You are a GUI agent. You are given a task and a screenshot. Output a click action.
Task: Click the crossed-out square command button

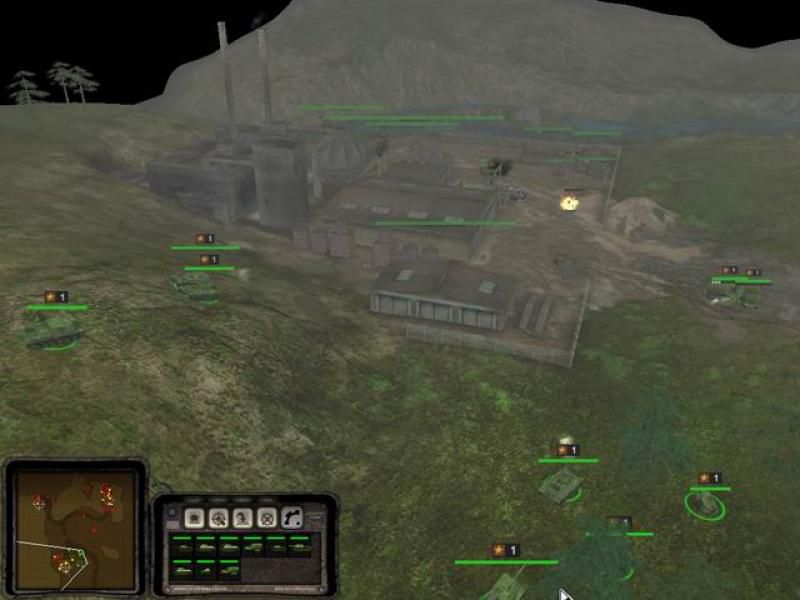pyautogui.click(x=266, y=518)
